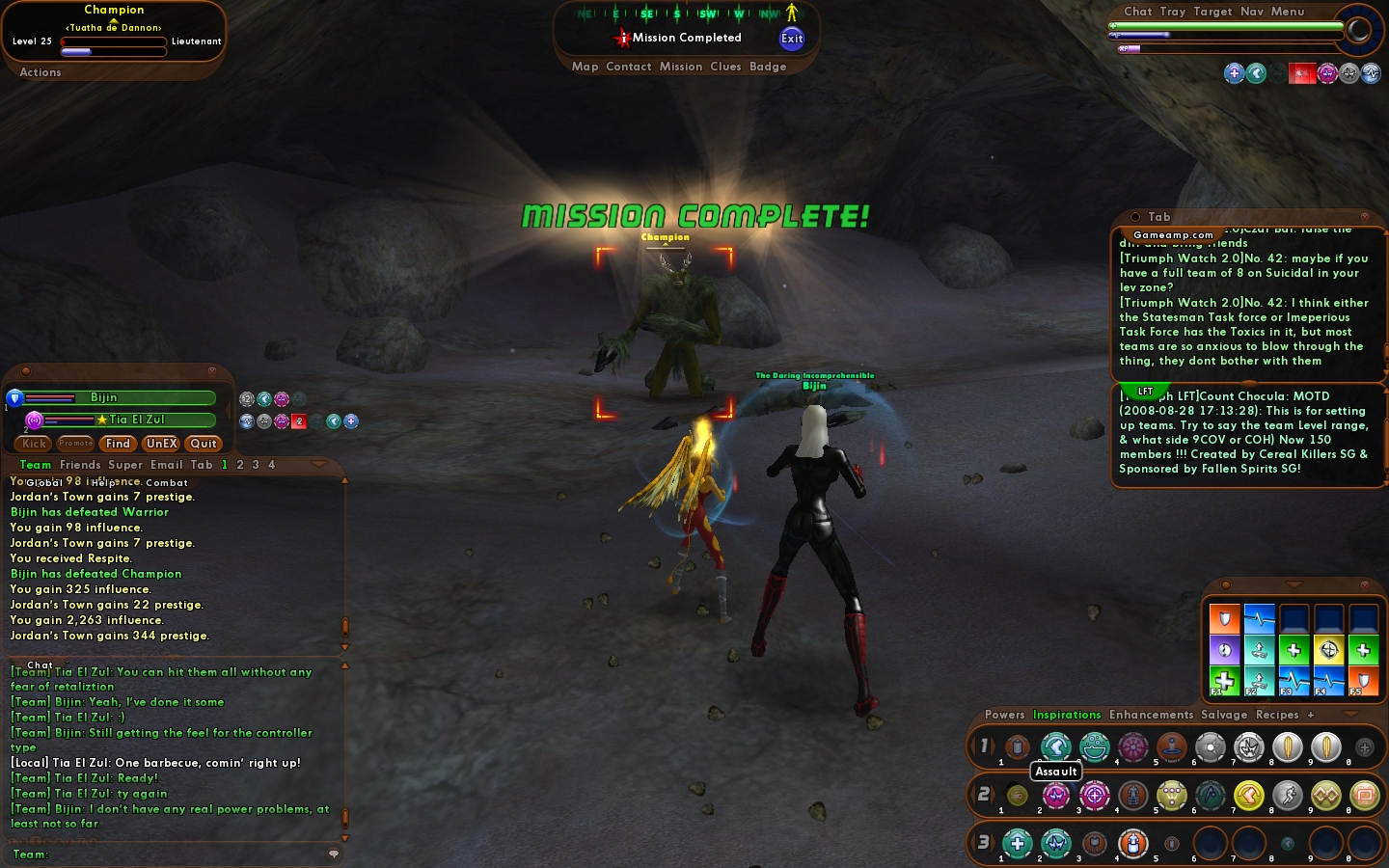Show the Clues list

725,67
